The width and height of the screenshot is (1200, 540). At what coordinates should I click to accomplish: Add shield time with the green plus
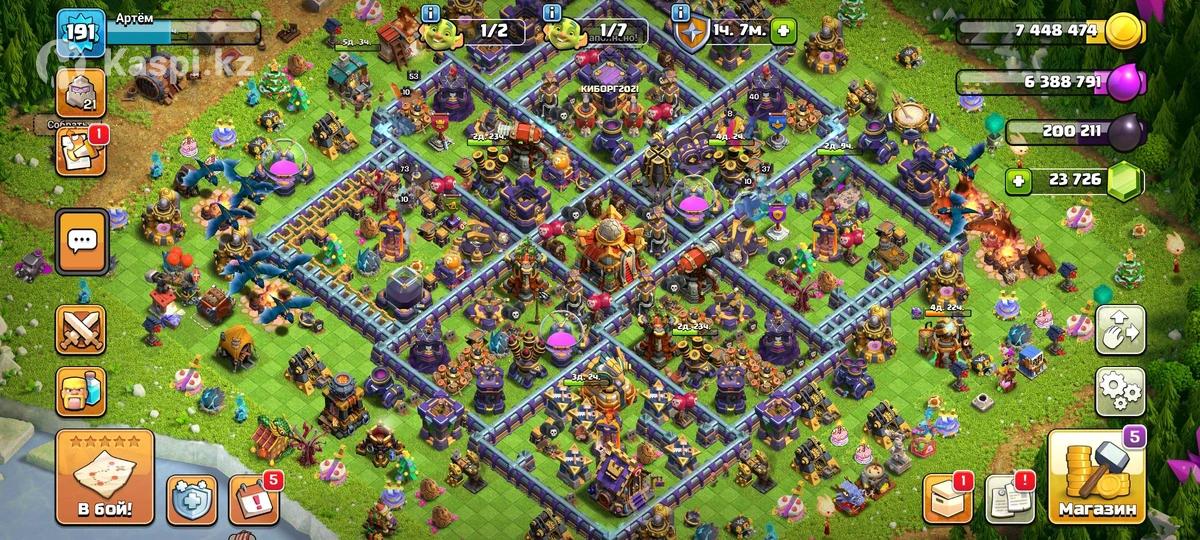[x=782, y=30]
